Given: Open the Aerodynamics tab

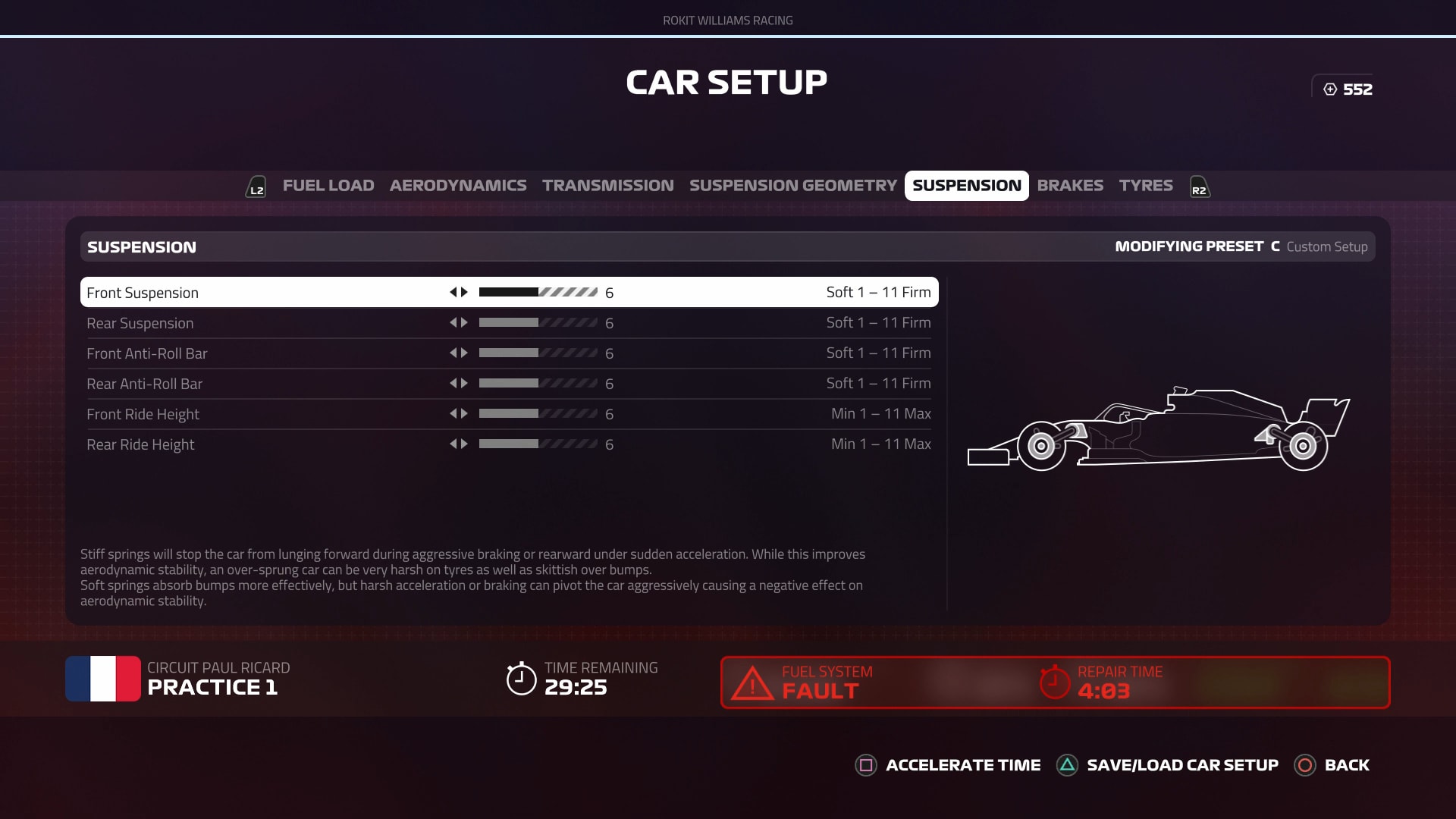Looking at the screenshot, I should click(x=457, y=186).
